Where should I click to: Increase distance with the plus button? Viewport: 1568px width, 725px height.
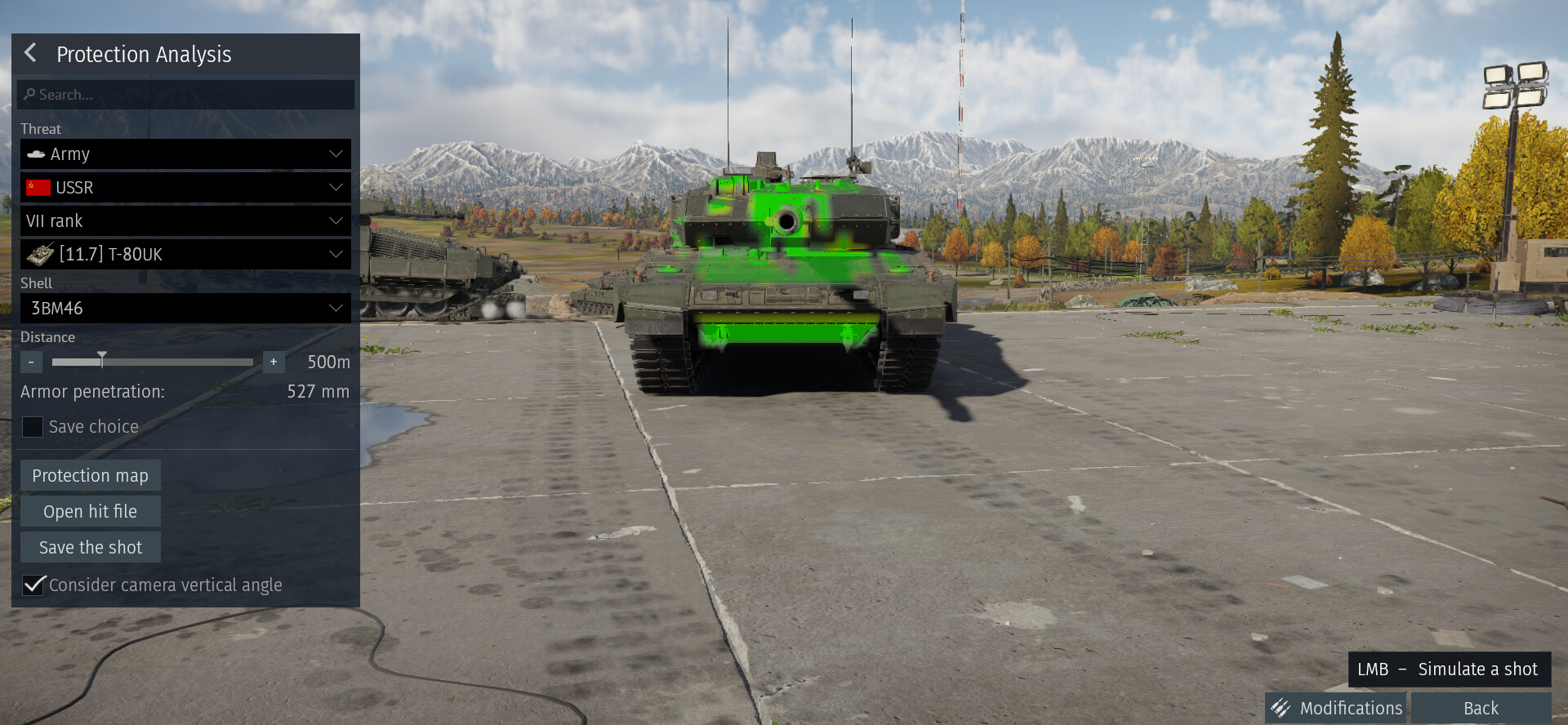(274, 362)
